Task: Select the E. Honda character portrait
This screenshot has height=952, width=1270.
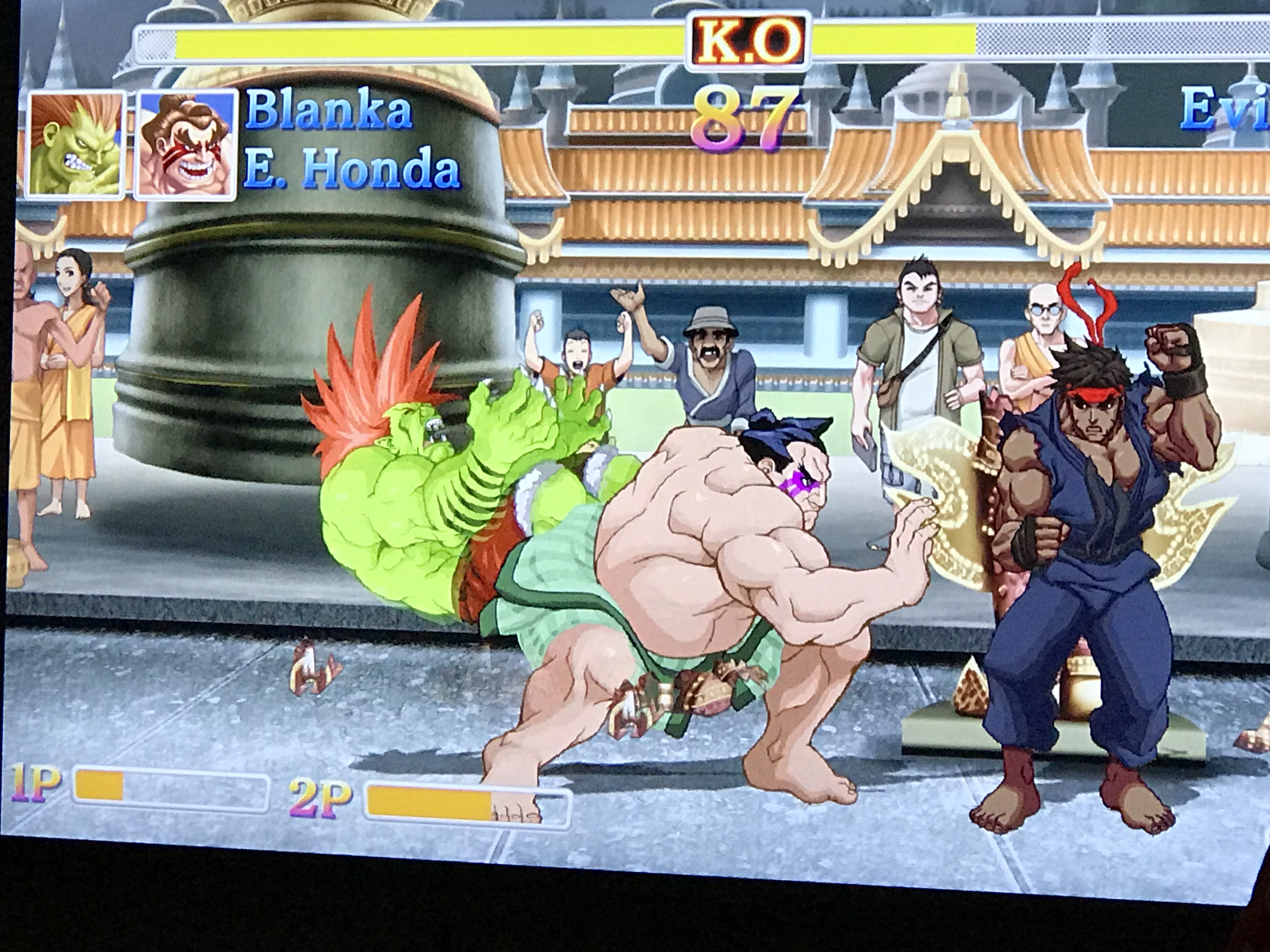Action: pyautogui.click(x=186, y=145)
